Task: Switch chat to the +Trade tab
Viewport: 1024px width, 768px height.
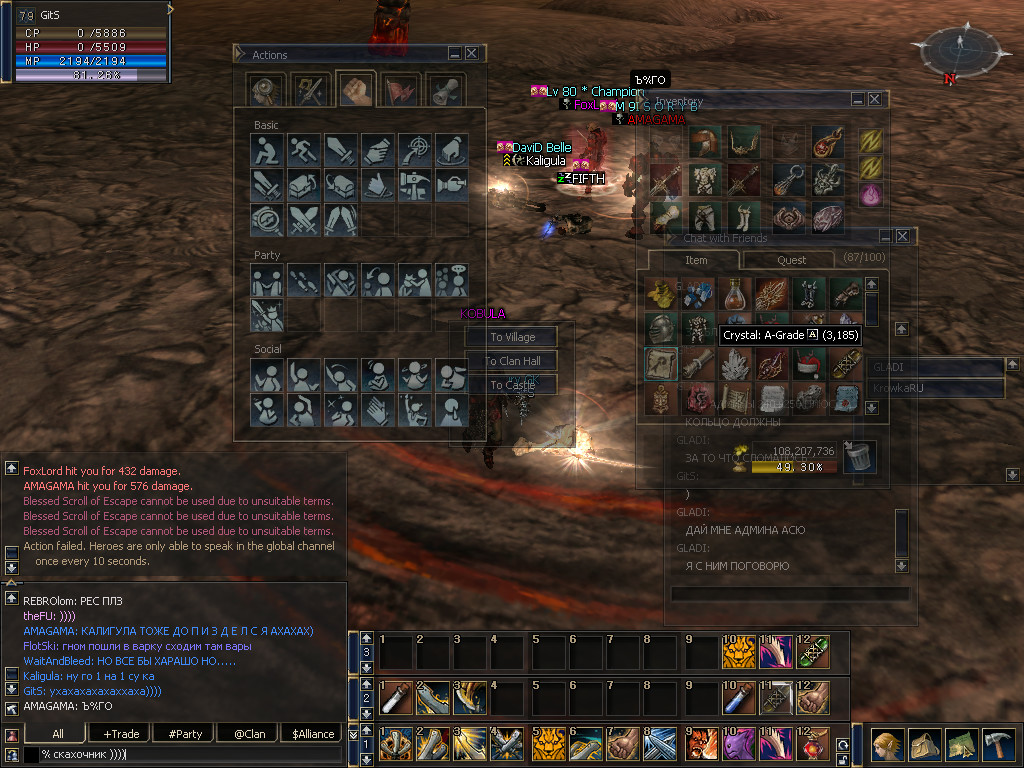Action: (x=121, y=734)
